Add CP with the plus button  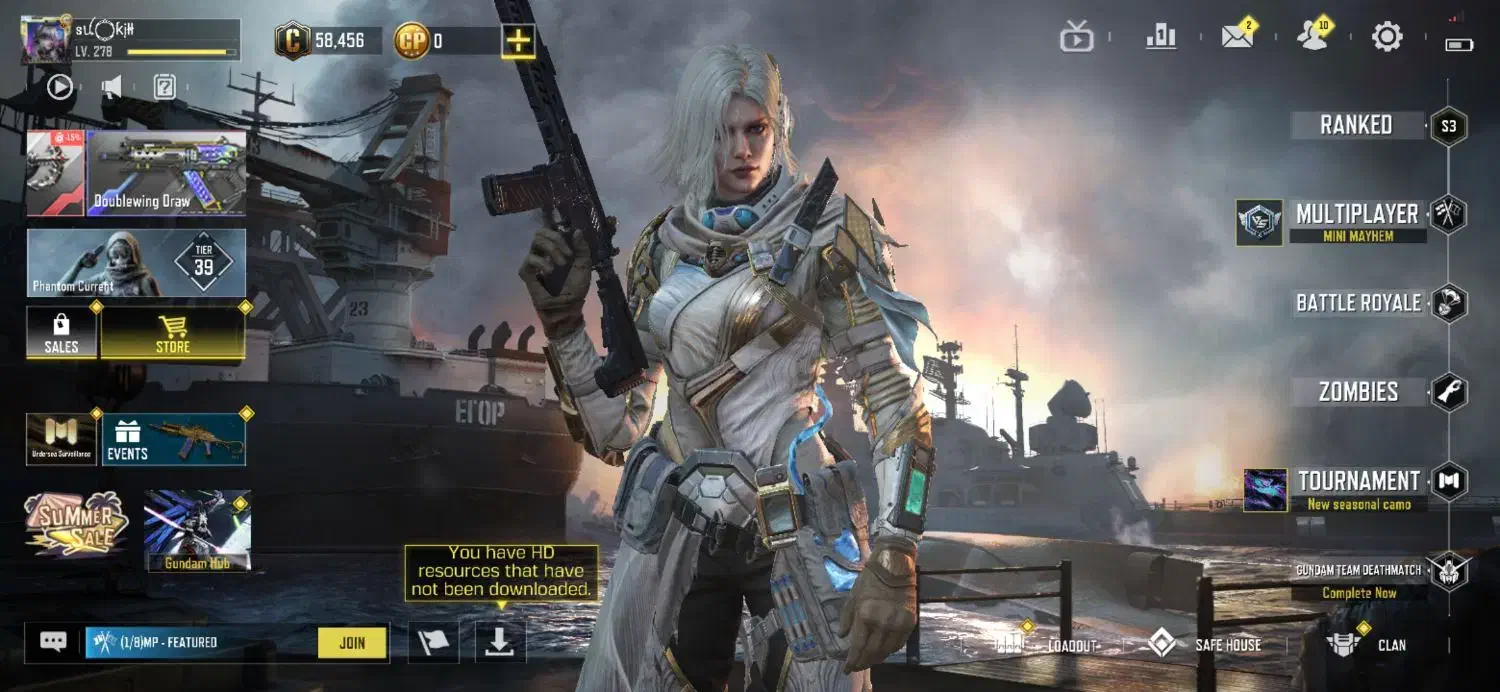(x=518, y=41)
